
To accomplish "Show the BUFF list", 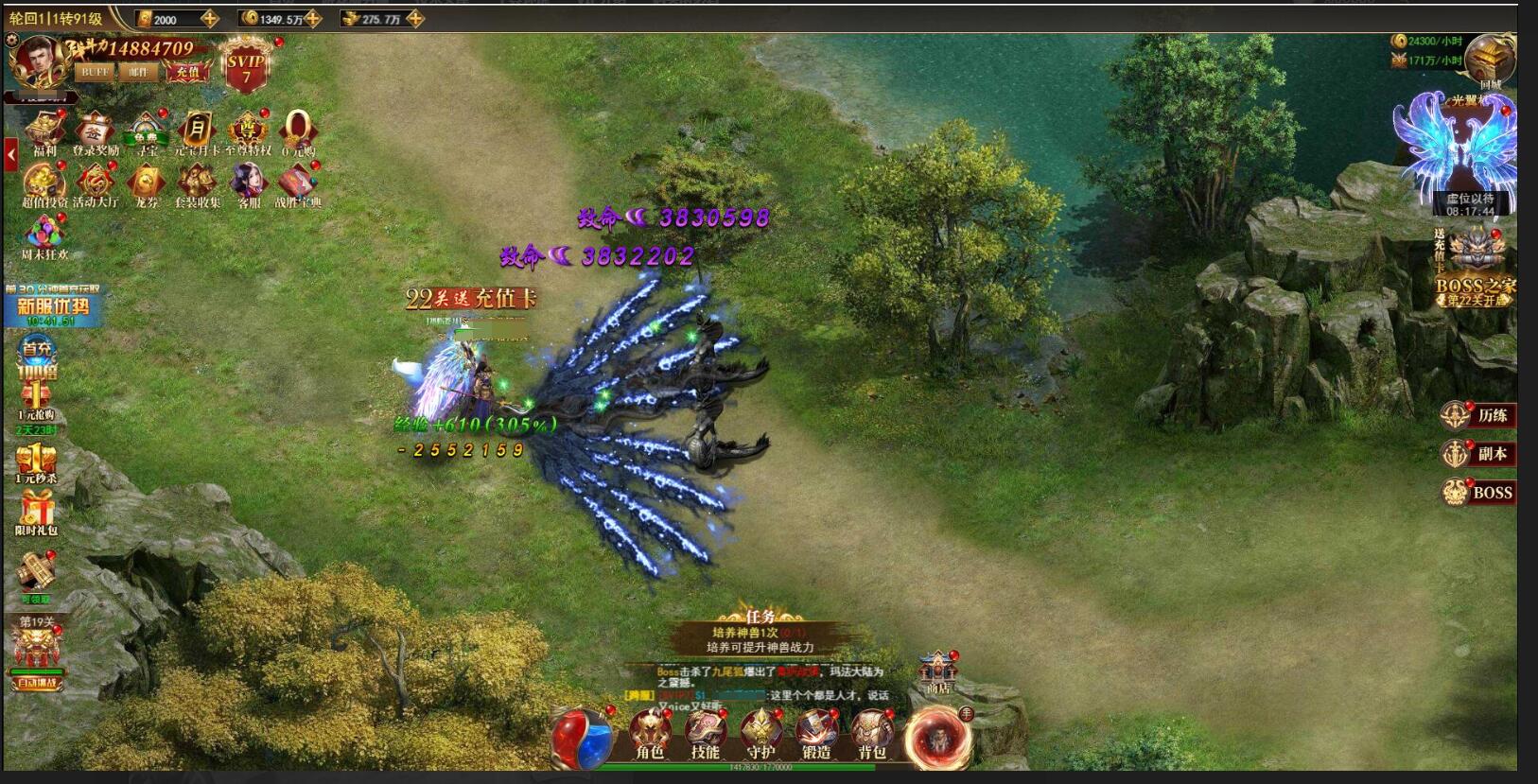I will (95, 72).
